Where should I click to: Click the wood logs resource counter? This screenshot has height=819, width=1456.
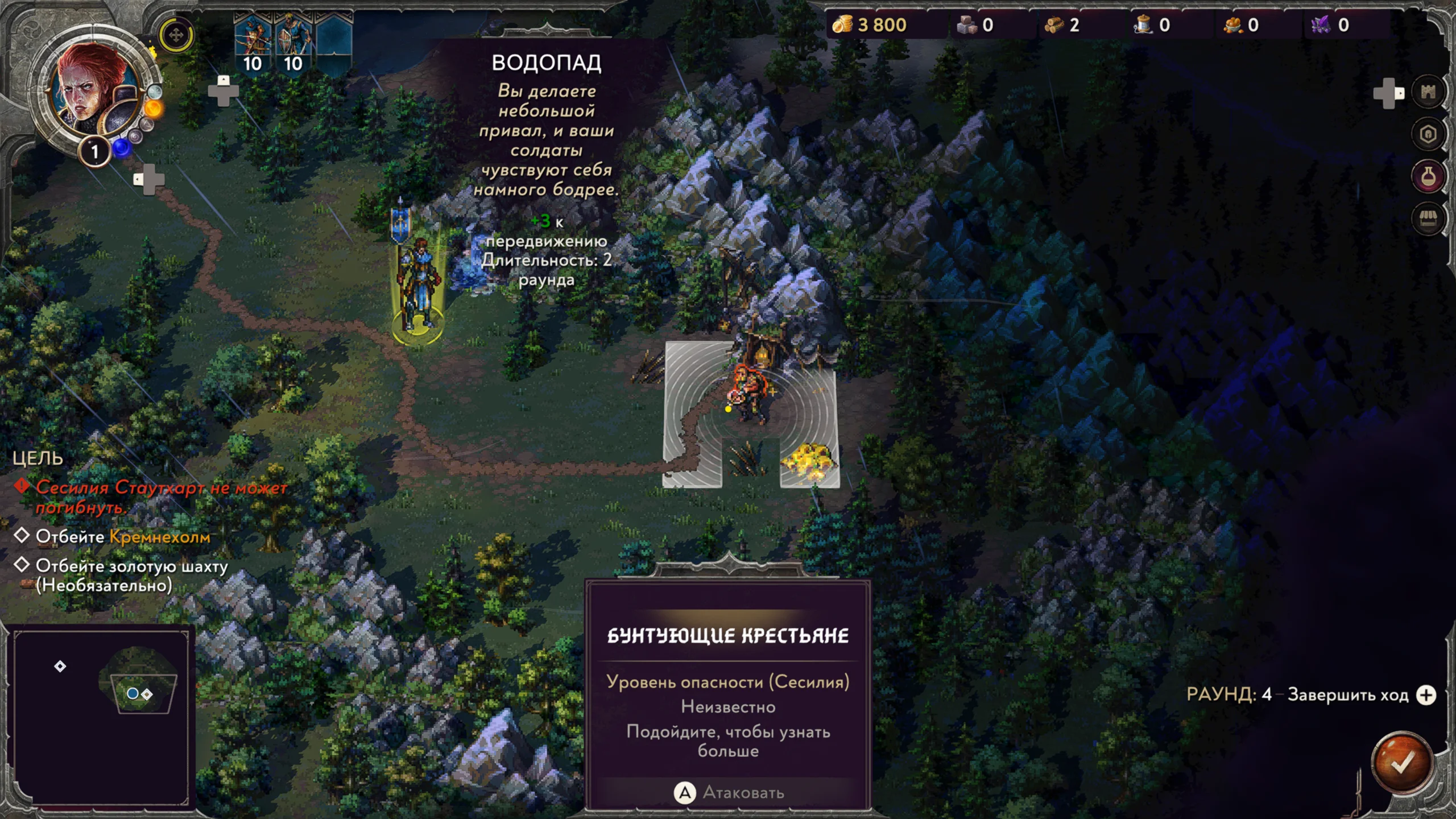pos(1062,25)
